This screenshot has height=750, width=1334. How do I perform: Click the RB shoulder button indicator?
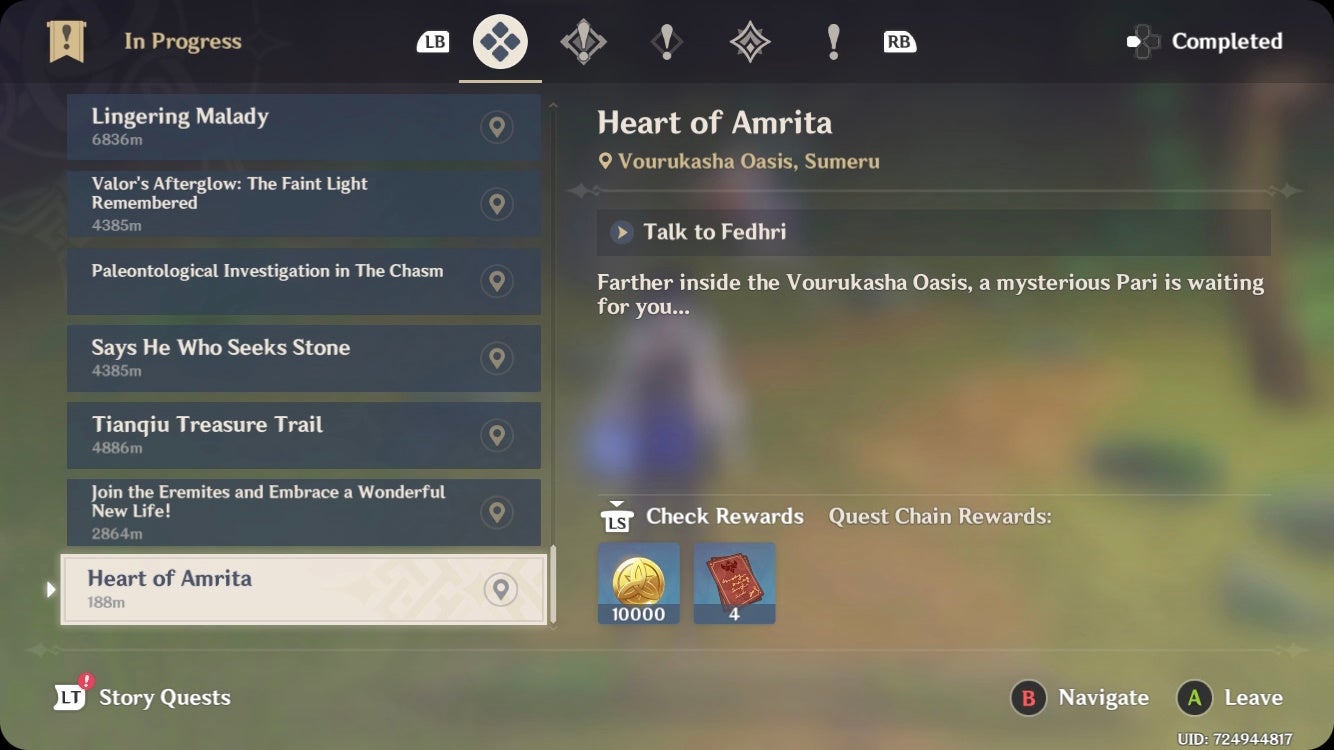(898, 41)
